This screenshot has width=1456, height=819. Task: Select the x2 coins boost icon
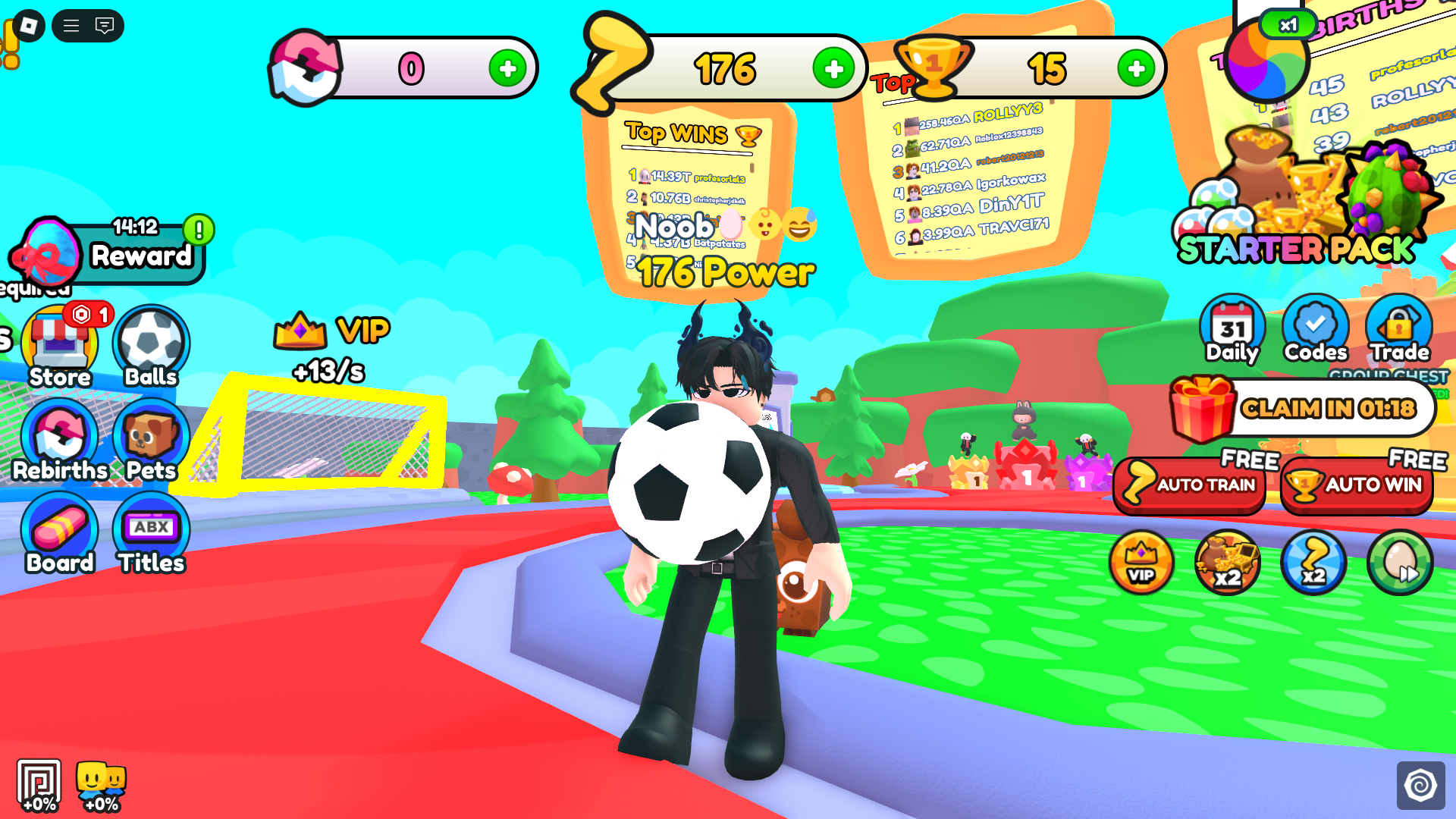(x=1227, y=561)
